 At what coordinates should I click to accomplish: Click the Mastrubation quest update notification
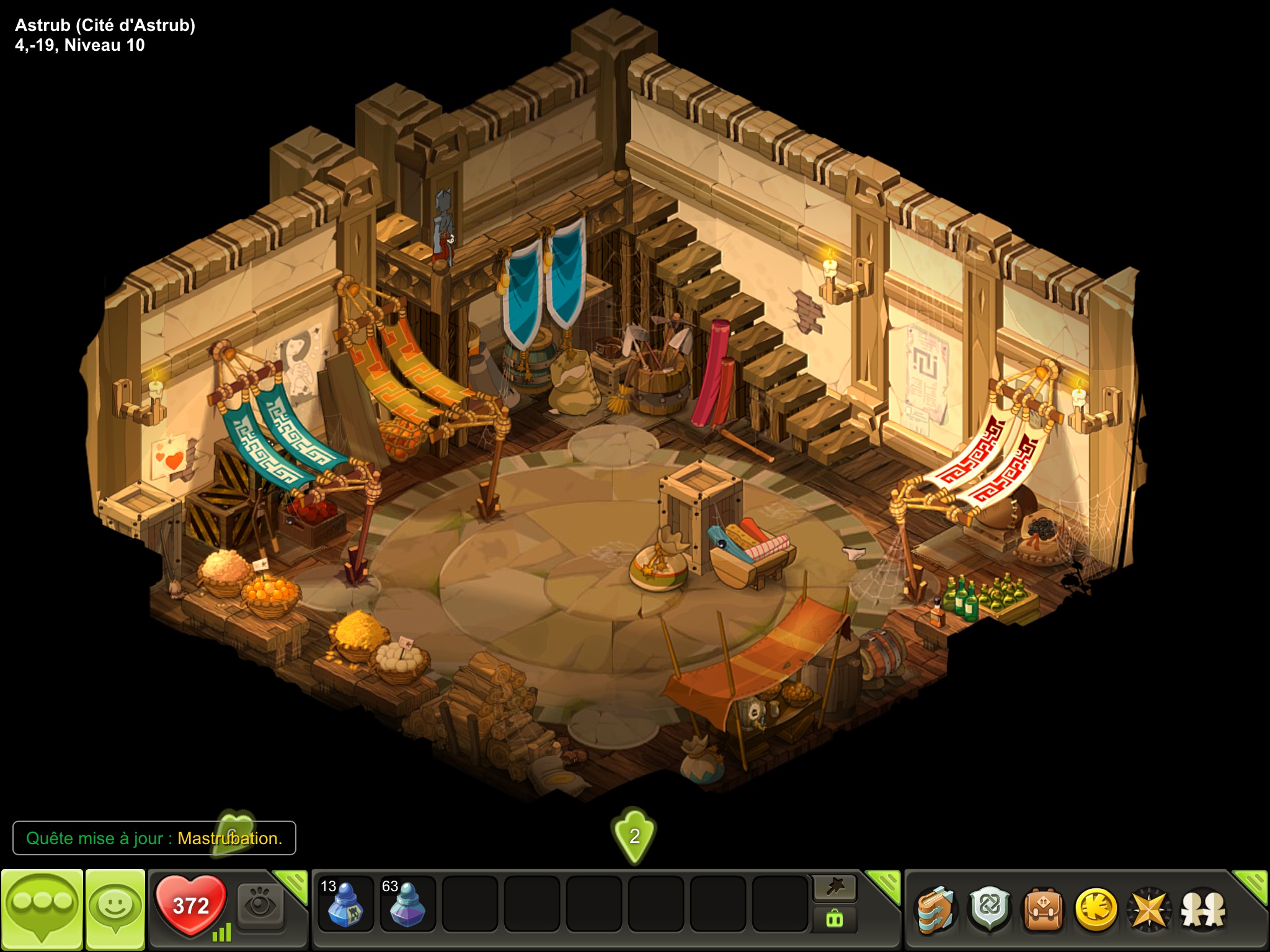tap(154, 838)
